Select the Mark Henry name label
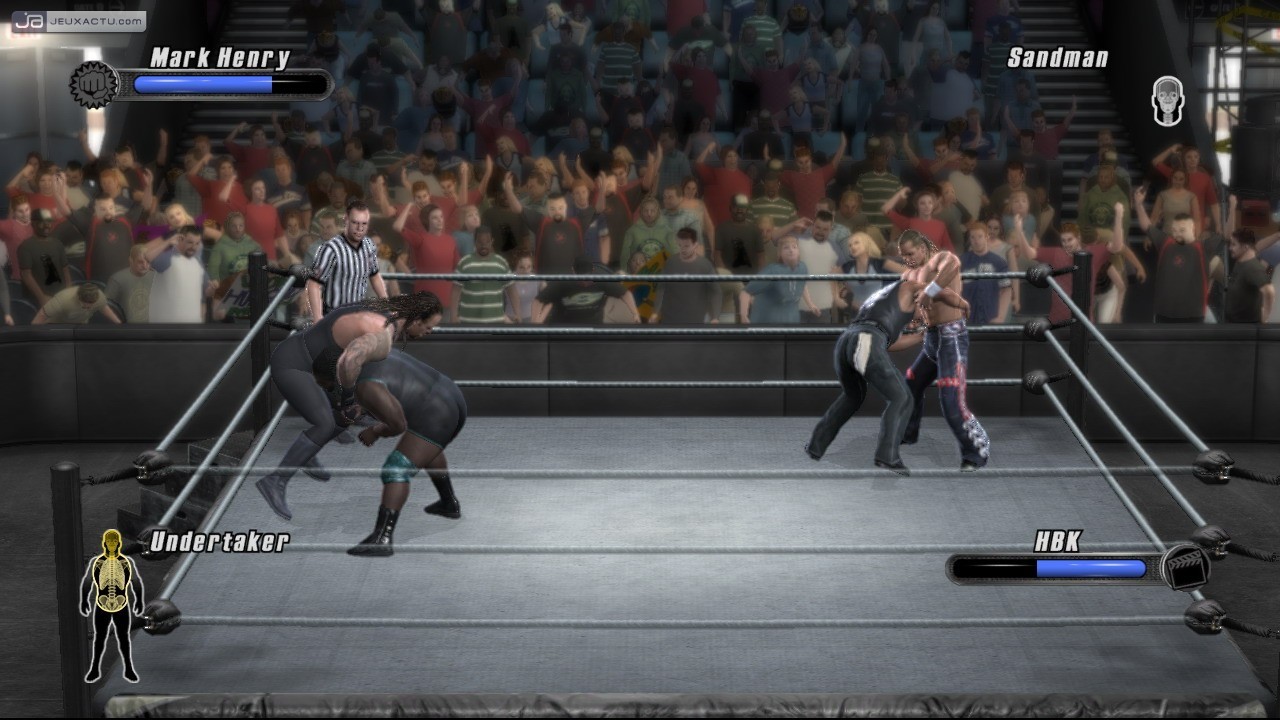The image size is (1280, 720). click(220, 58)
